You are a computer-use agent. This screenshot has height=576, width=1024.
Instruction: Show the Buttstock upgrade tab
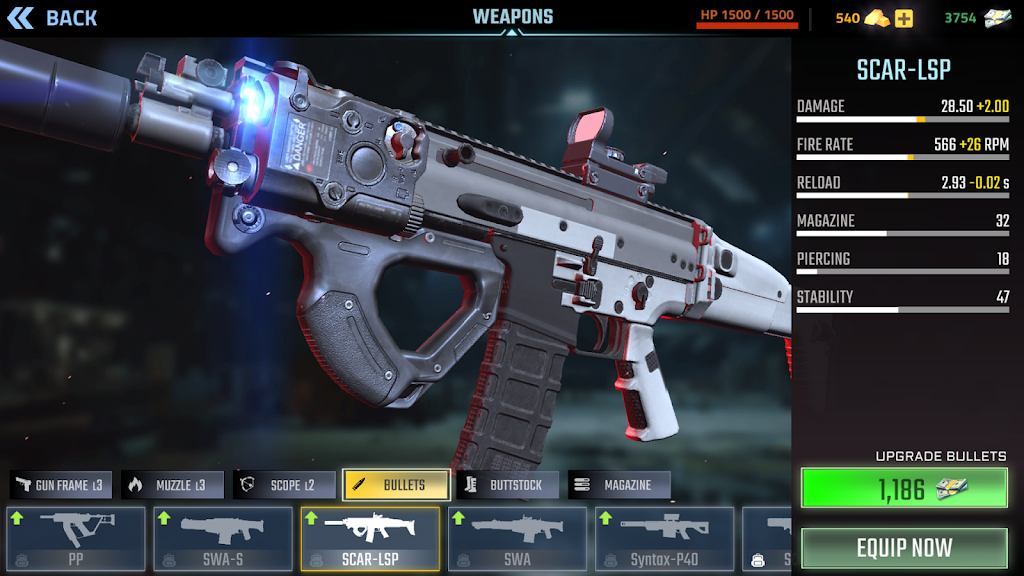click(x=507, y=485)
